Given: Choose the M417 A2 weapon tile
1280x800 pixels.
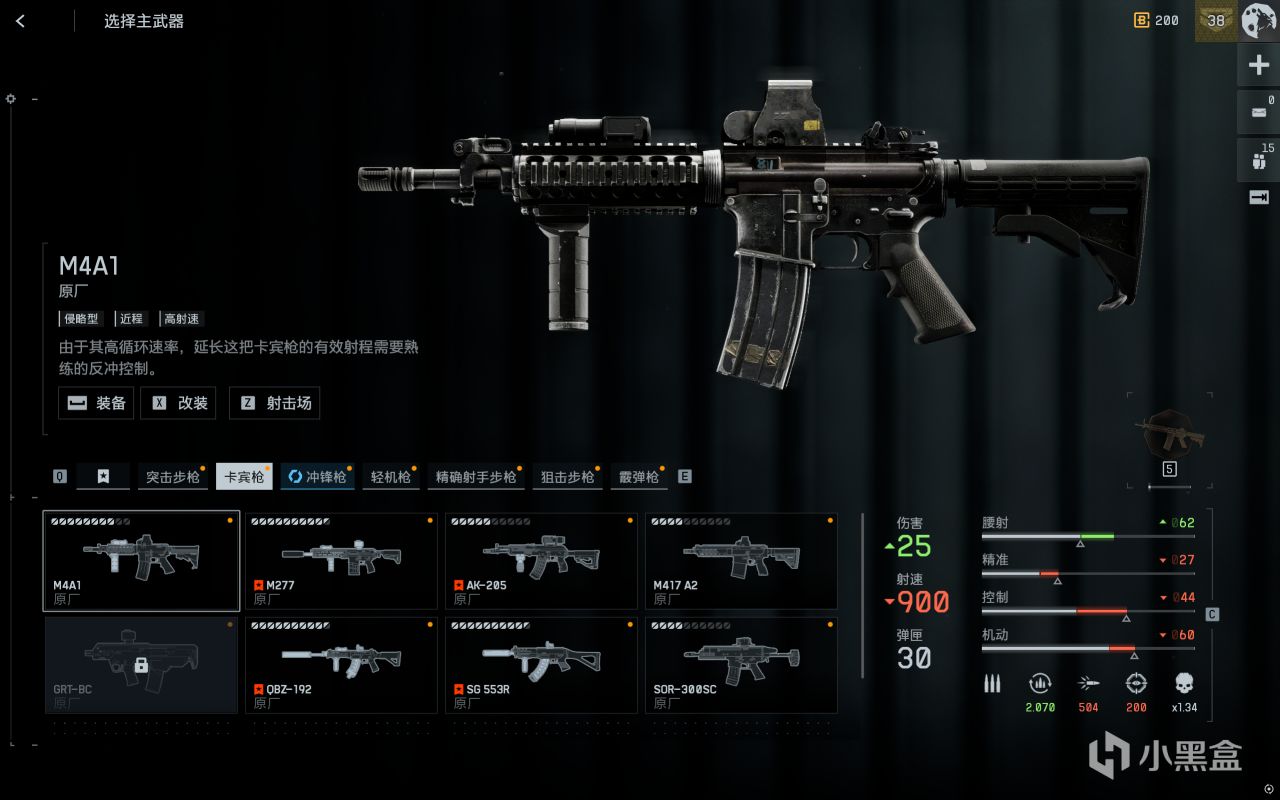Looking at the screenshot, I should coord(741,560).
